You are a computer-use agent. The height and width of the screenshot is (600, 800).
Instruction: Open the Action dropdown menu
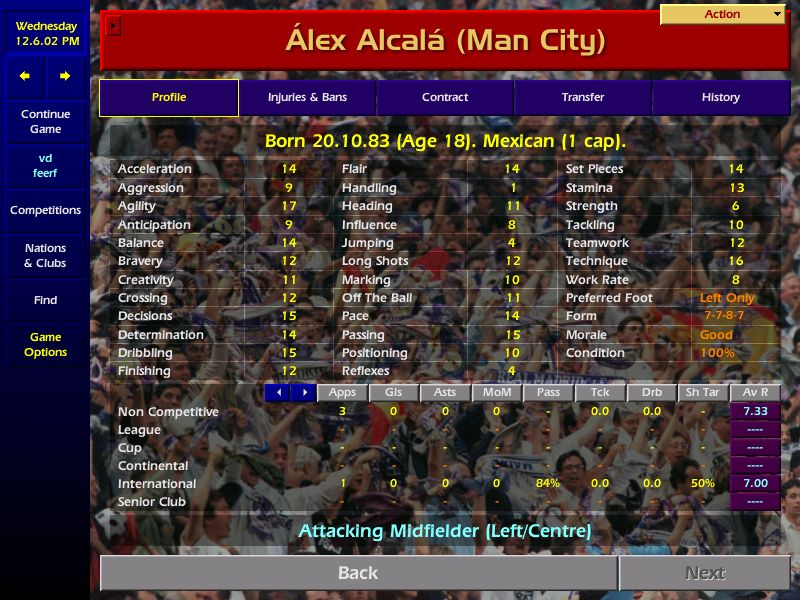pyautogui.click(x=723, y=14)
